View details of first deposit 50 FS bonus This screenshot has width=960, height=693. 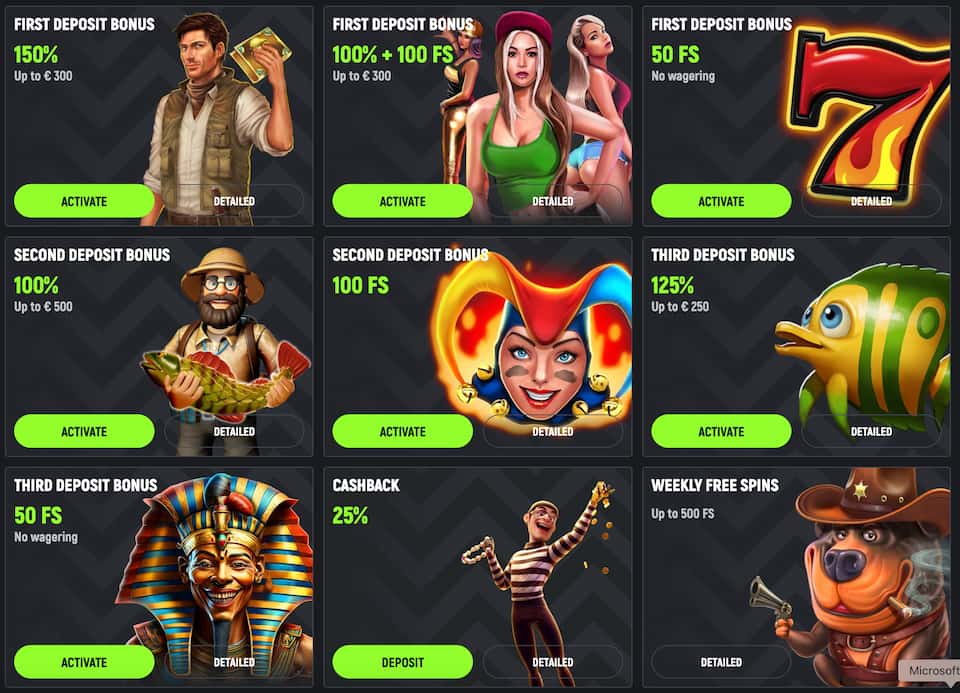pyautogui.click(x=871, y=201)
